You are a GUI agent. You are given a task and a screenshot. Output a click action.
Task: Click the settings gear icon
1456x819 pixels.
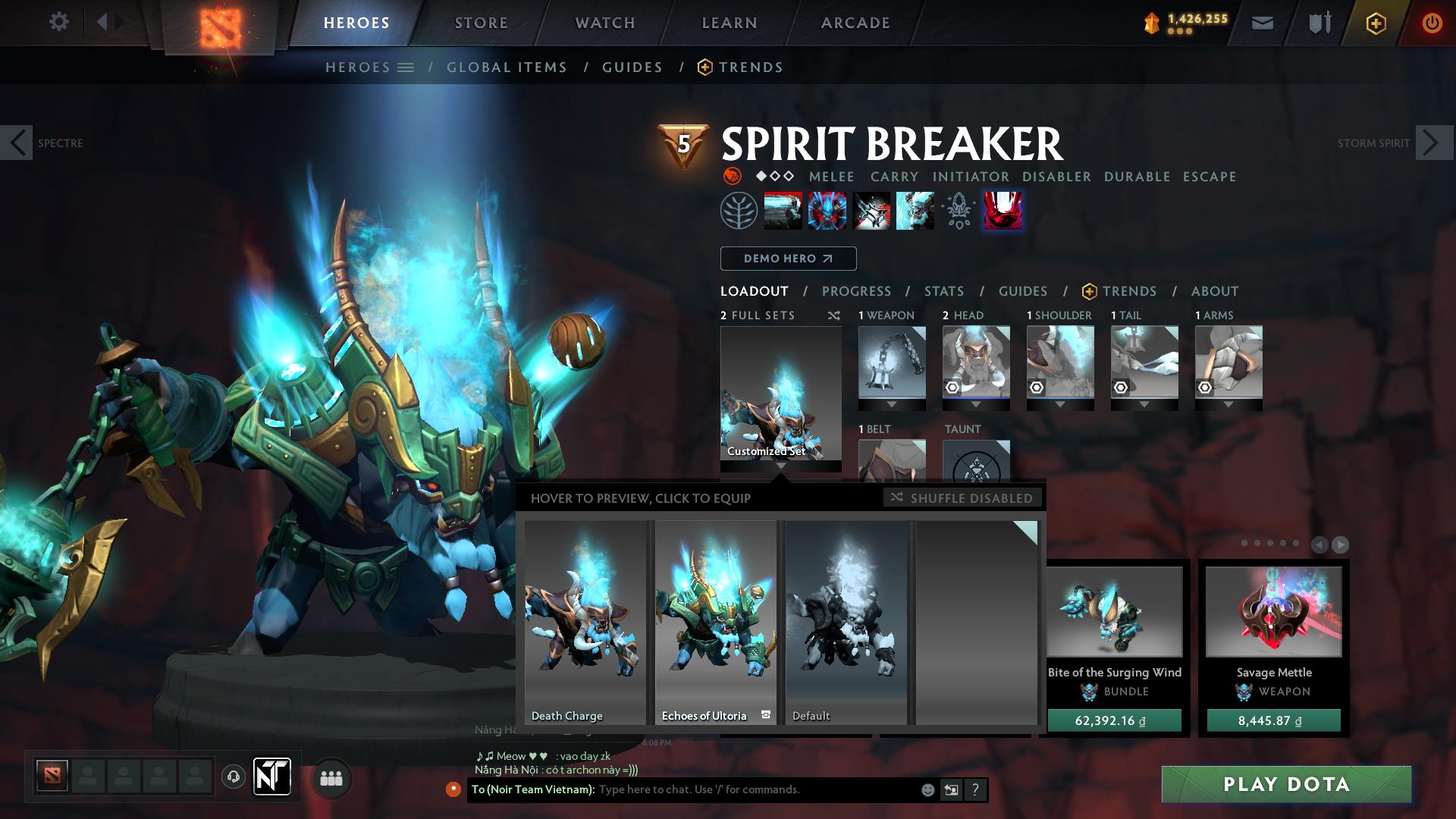tap(59, 22)
